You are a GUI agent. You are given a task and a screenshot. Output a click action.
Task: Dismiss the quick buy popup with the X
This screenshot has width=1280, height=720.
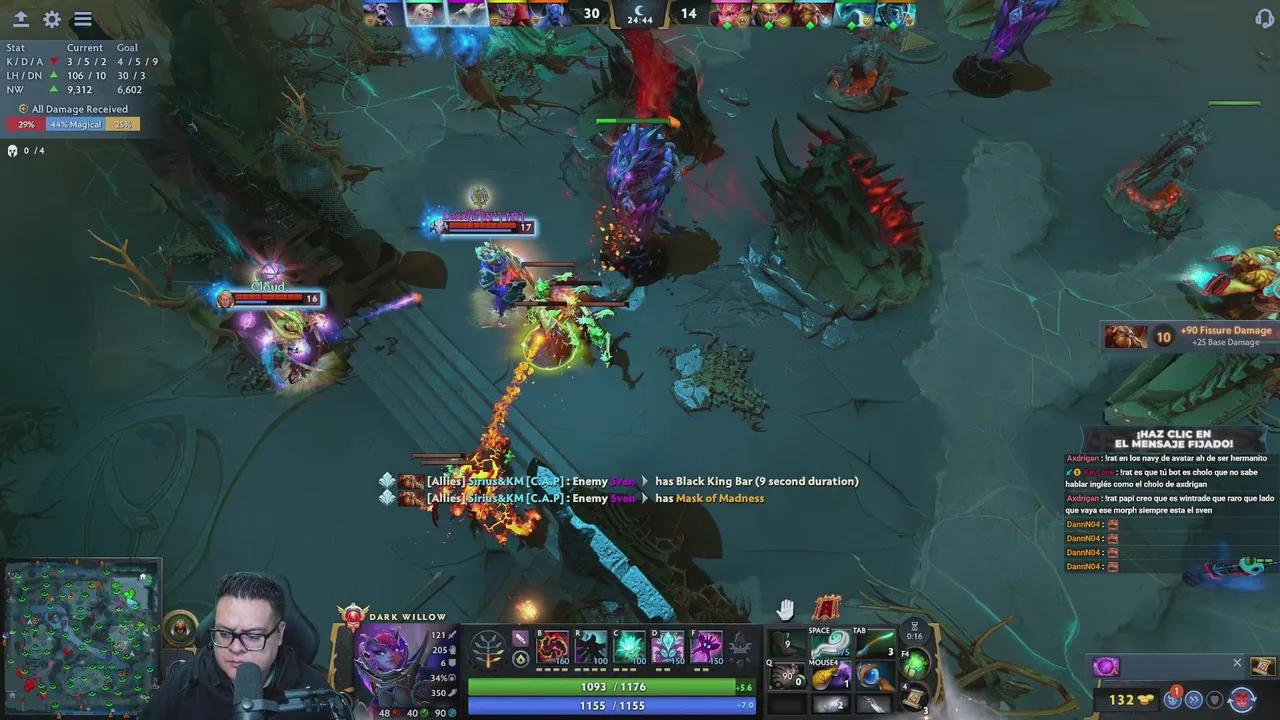click(x=1237, y=663)
